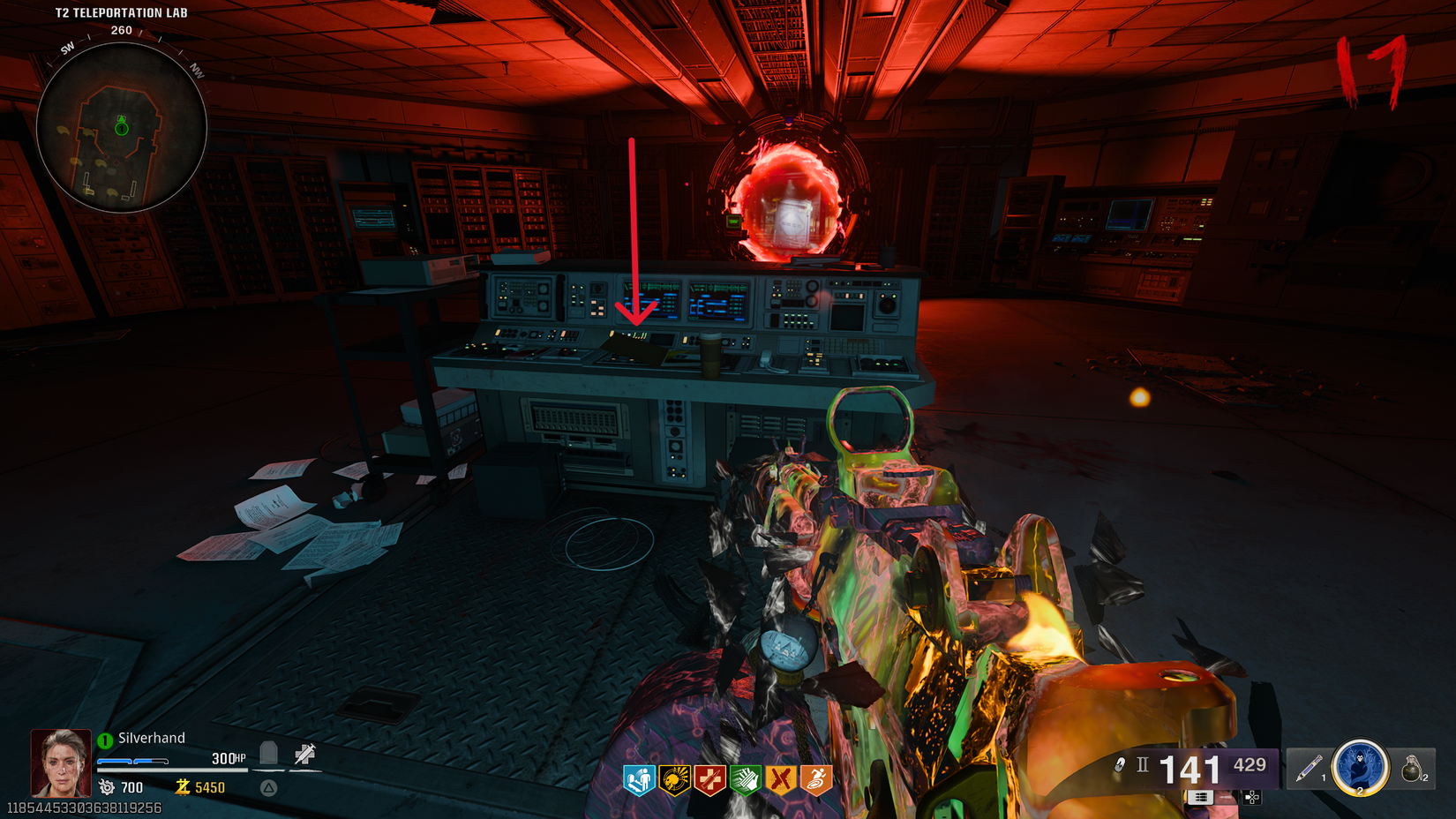The image size is (1456, 819).
Task: Click the attachment magazine icon near the ammo counter
Action: 1201,798
